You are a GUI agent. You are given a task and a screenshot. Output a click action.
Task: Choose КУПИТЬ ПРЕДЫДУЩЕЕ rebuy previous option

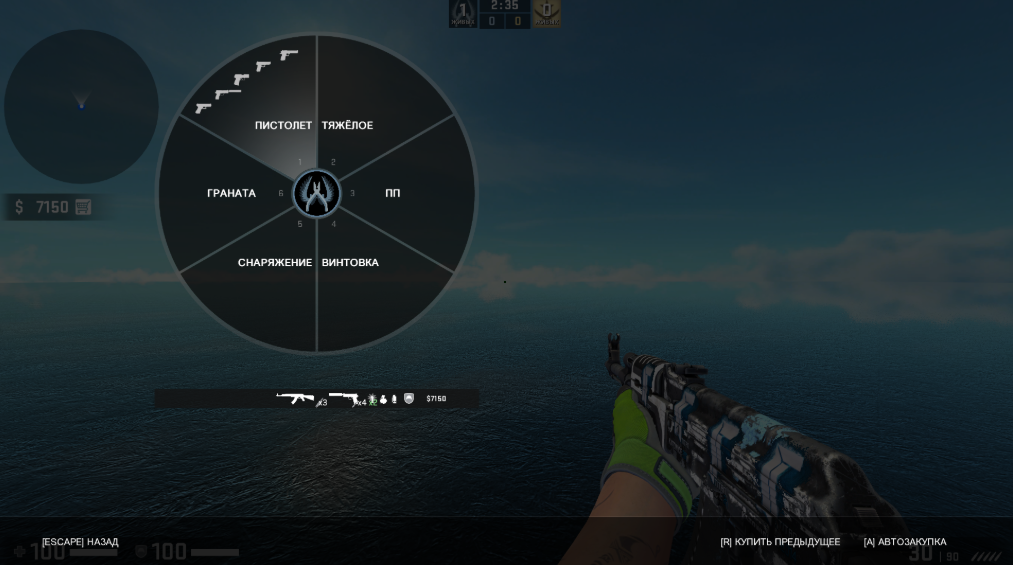coord(780,542)
